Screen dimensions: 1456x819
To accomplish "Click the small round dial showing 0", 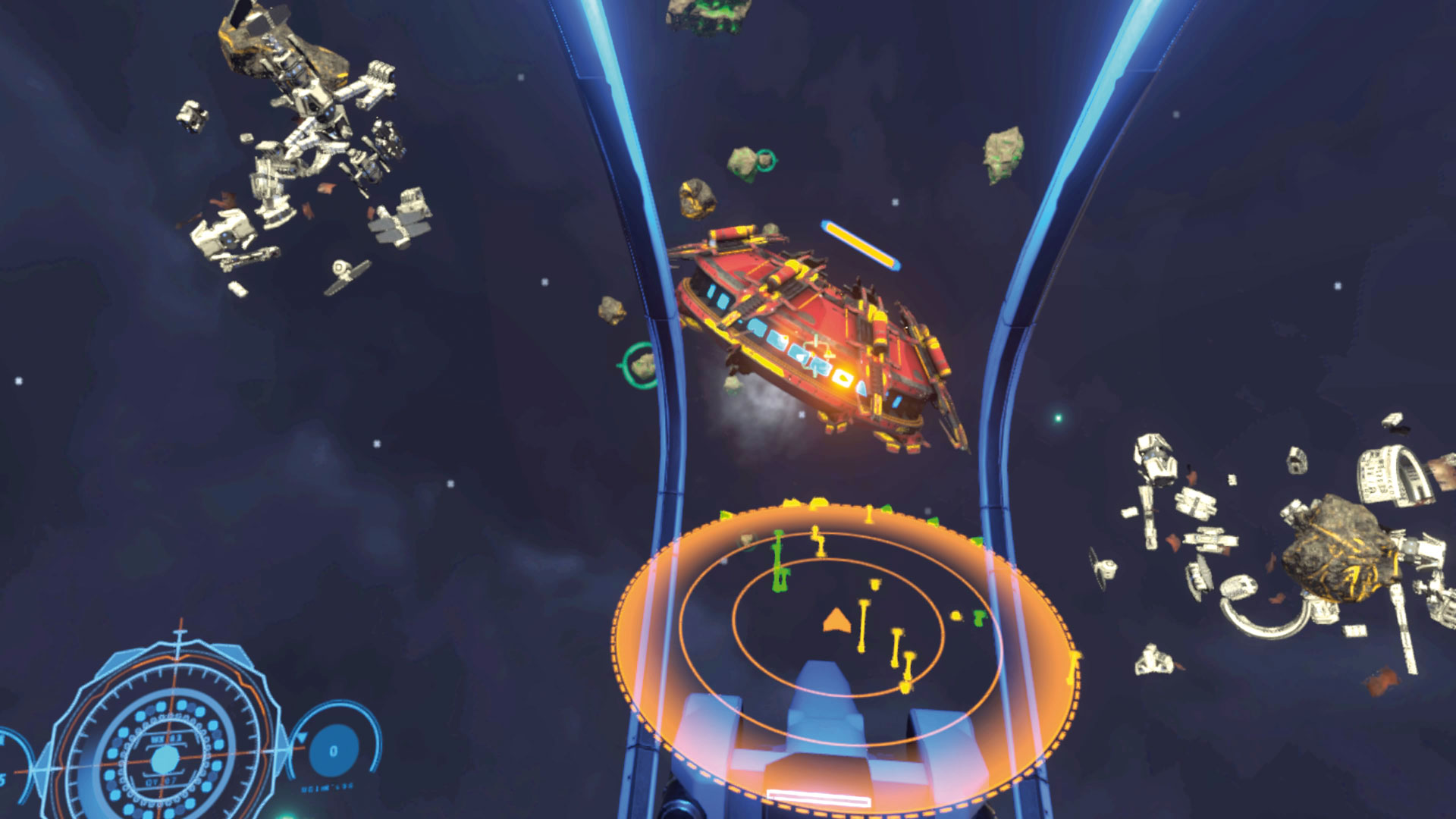I will (x=333, y=751).
